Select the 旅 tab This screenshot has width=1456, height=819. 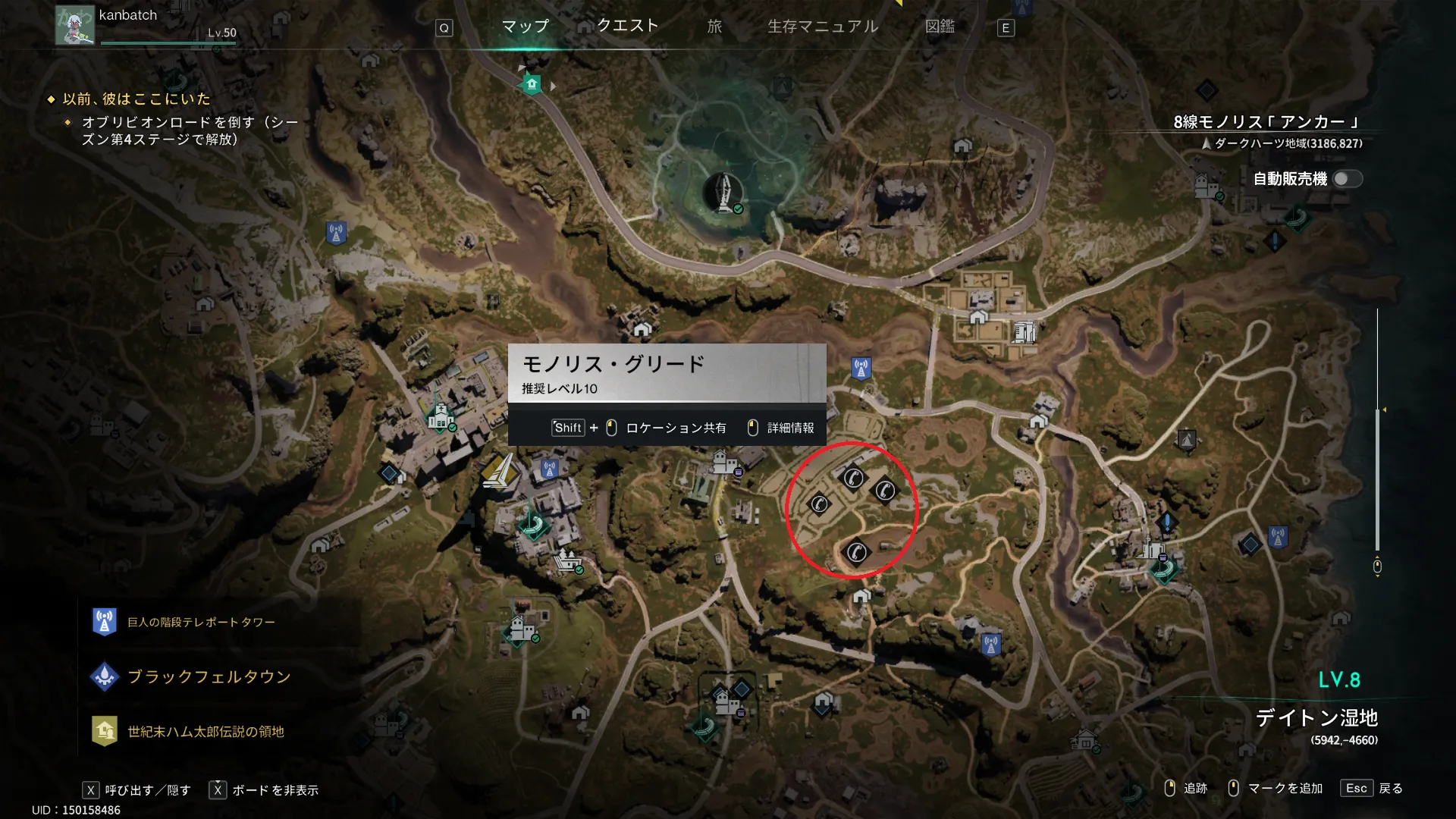pos(714,27)
